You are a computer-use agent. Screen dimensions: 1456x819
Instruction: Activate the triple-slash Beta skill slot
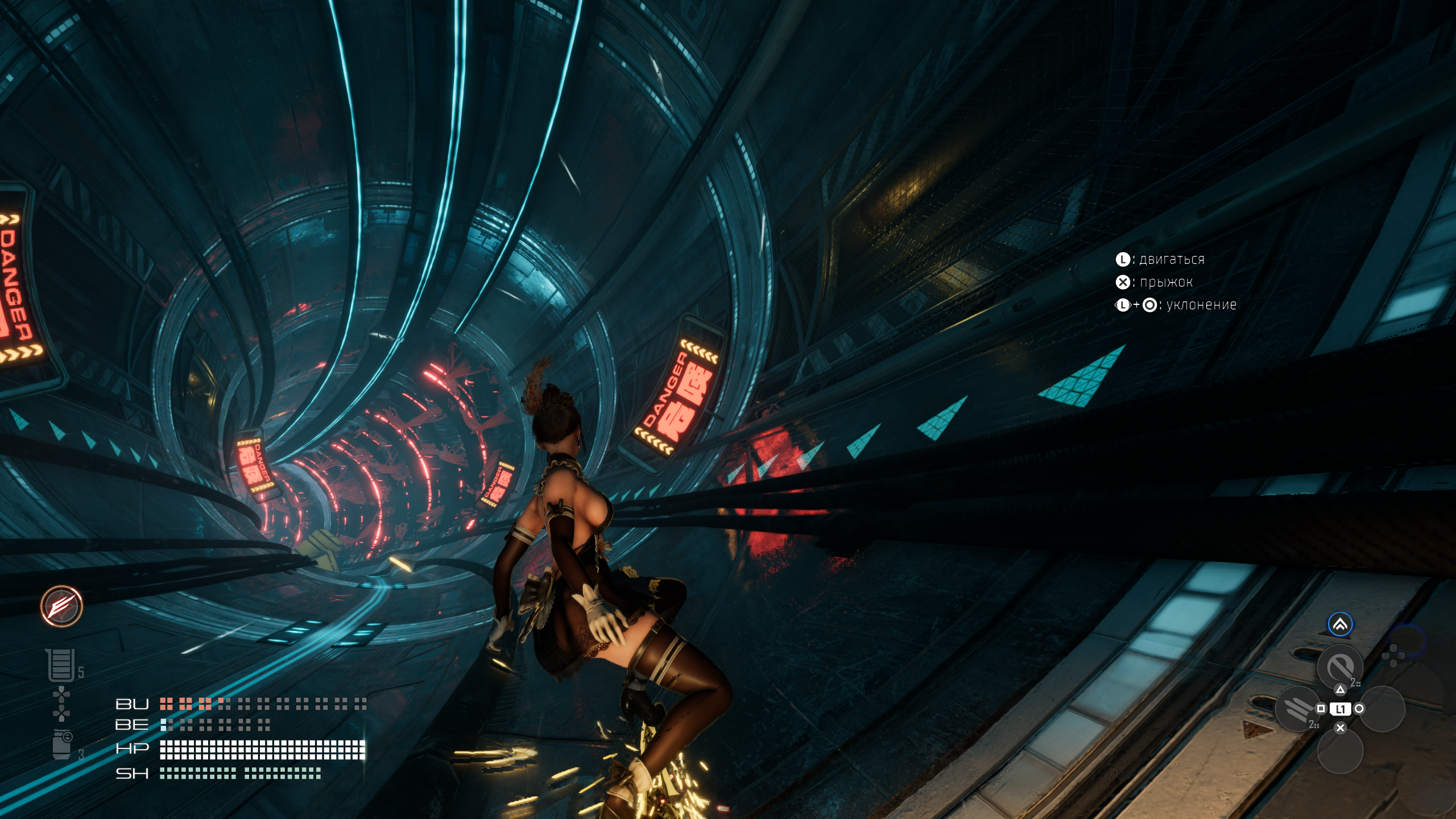[1298, 709]
